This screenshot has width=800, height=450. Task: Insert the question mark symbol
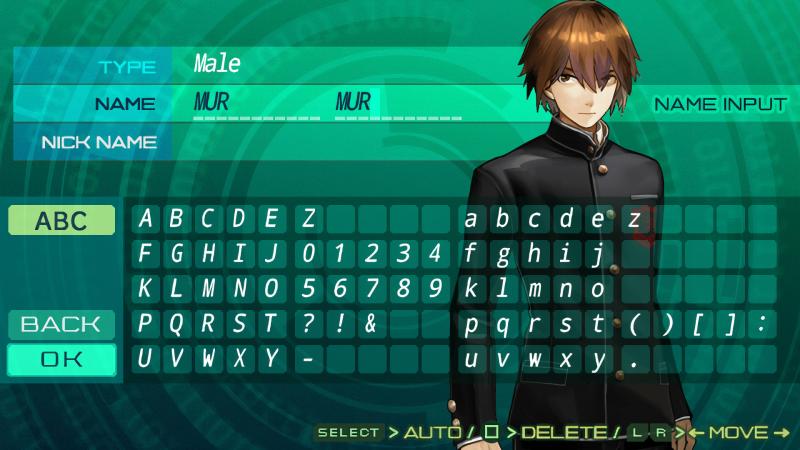(x=309, y=324)
